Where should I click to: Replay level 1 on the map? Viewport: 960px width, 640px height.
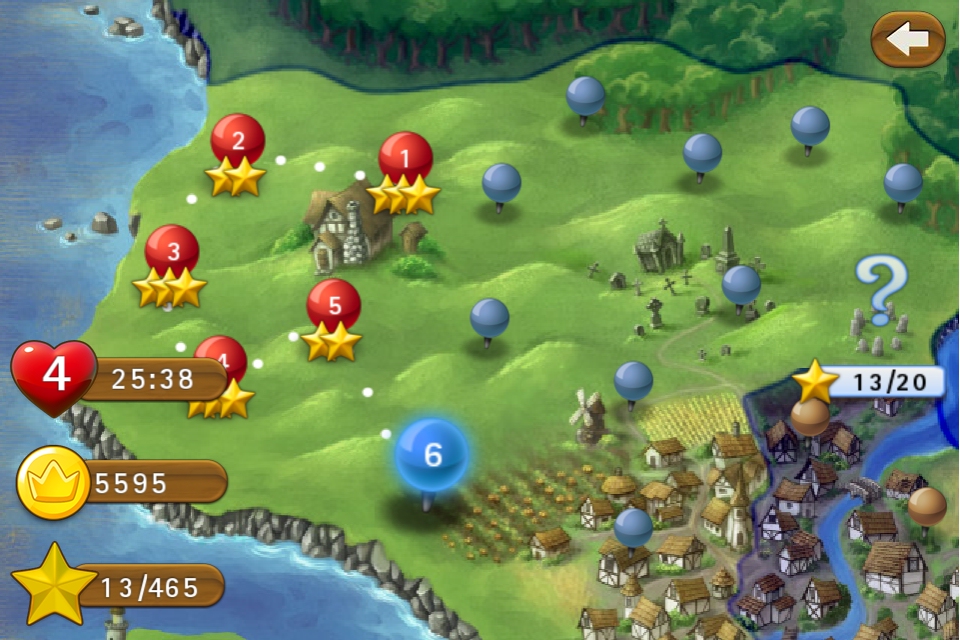coord(405,159)
